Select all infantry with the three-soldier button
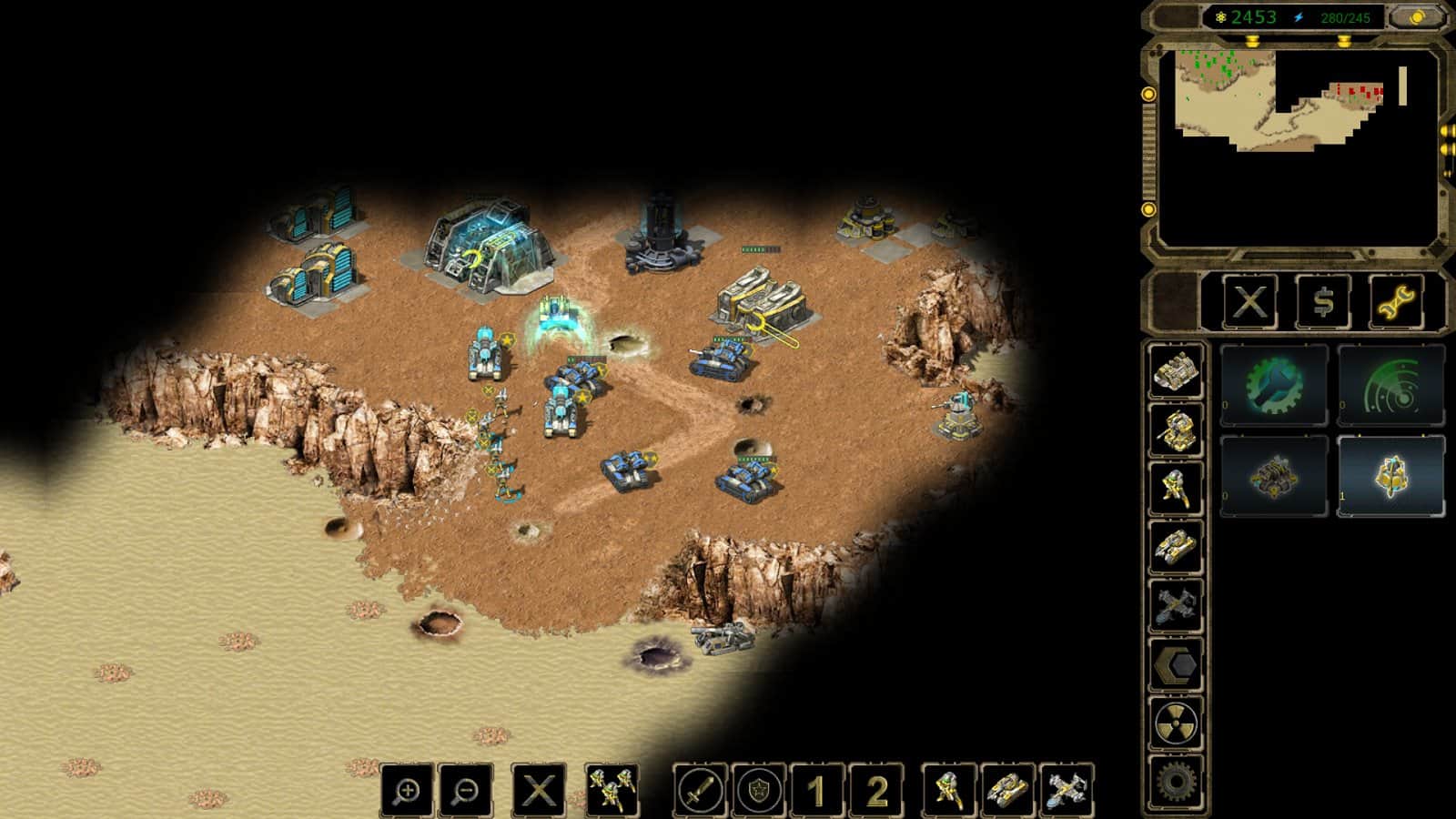 612,791
